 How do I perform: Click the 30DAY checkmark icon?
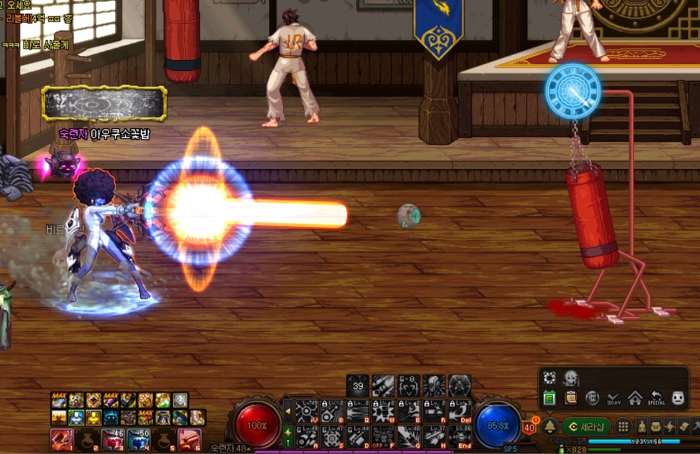pyautogui.click(x=614, y=398)
